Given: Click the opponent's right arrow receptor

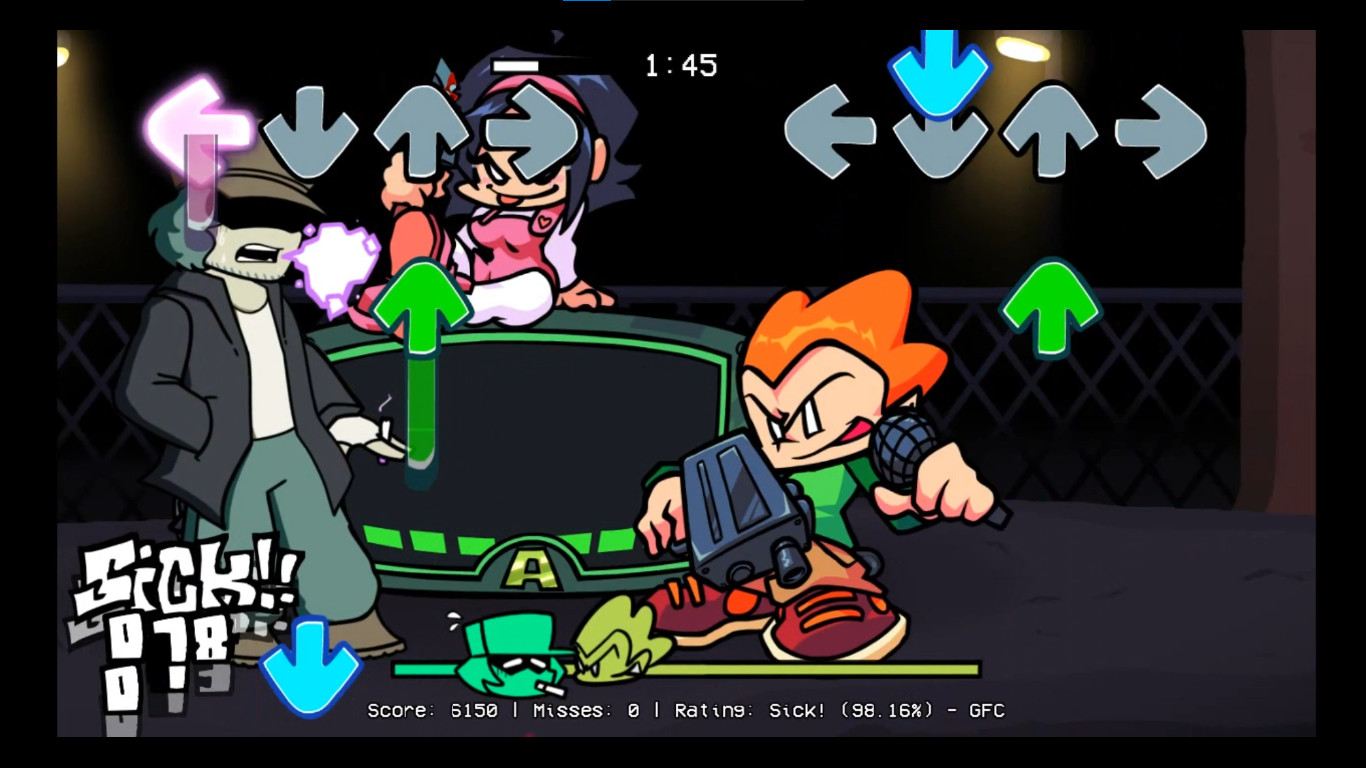Looking at the screenshot, I should (x=529, y=130).
